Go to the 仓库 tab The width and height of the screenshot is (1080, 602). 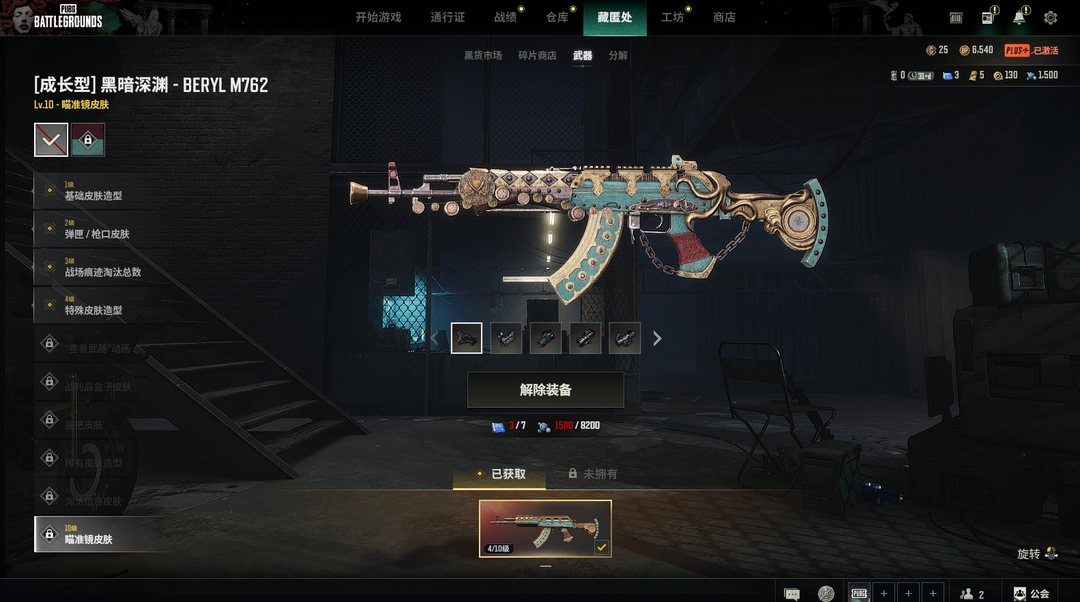557,17
